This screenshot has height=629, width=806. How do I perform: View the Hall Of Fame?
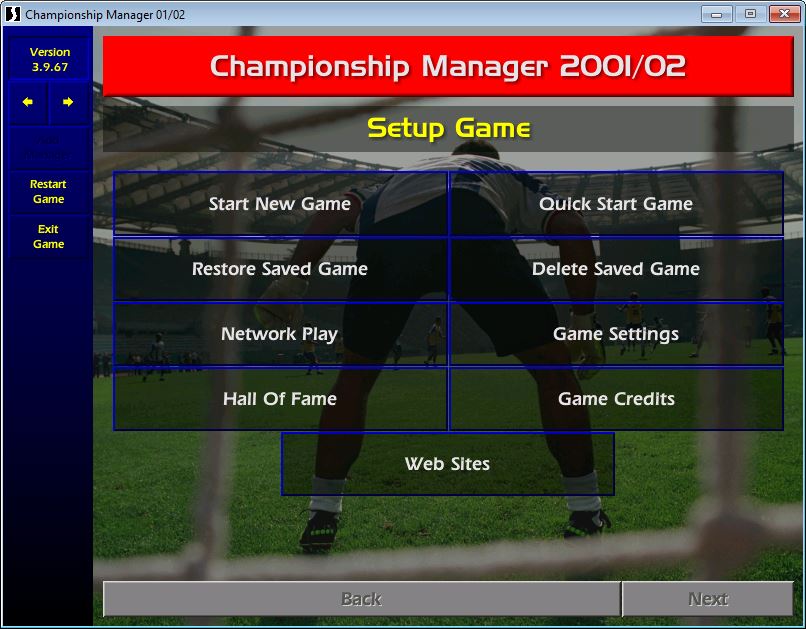pos(280,399)
